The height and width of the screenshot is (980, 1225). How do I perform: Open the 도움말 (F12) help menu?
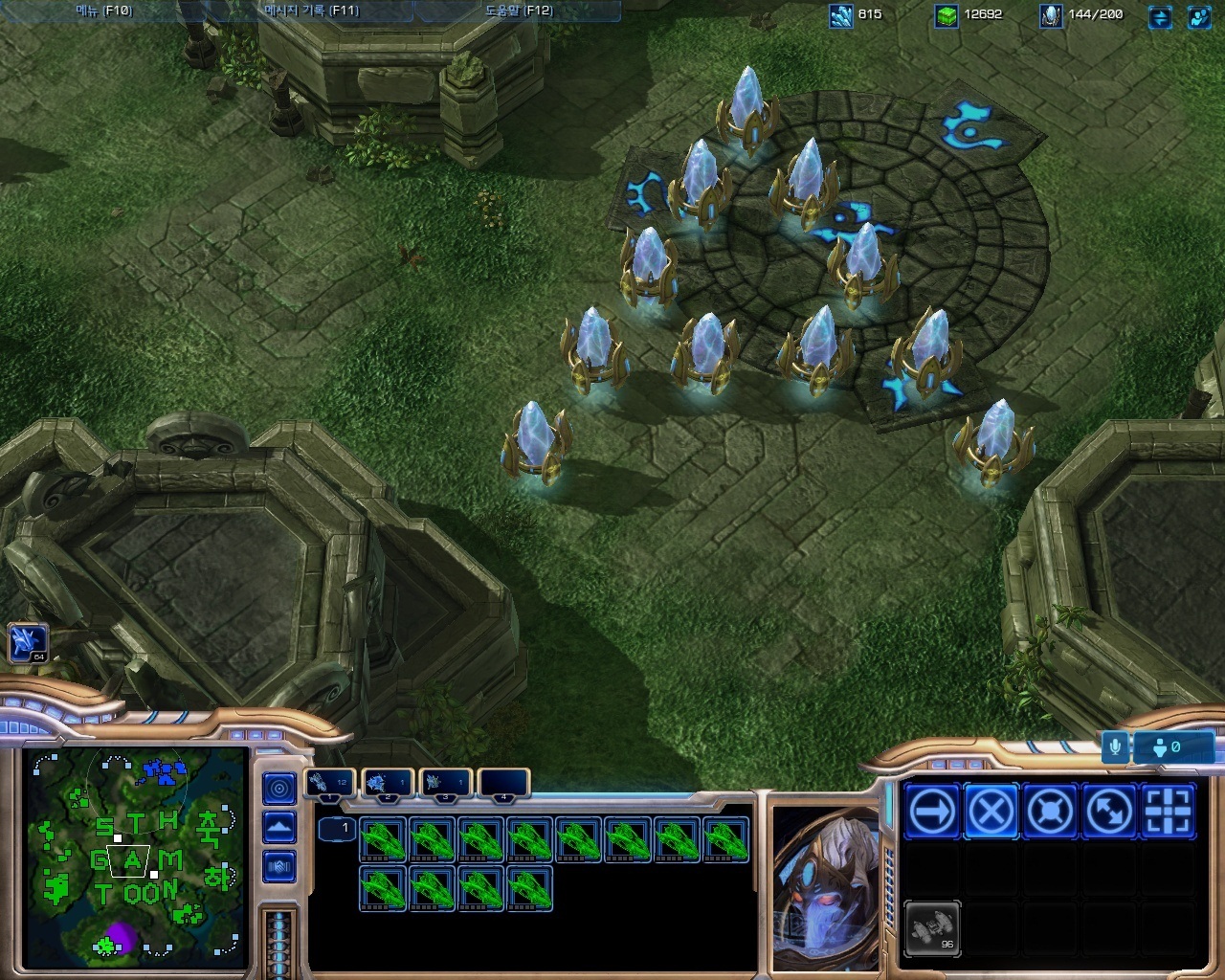[518, 11]
